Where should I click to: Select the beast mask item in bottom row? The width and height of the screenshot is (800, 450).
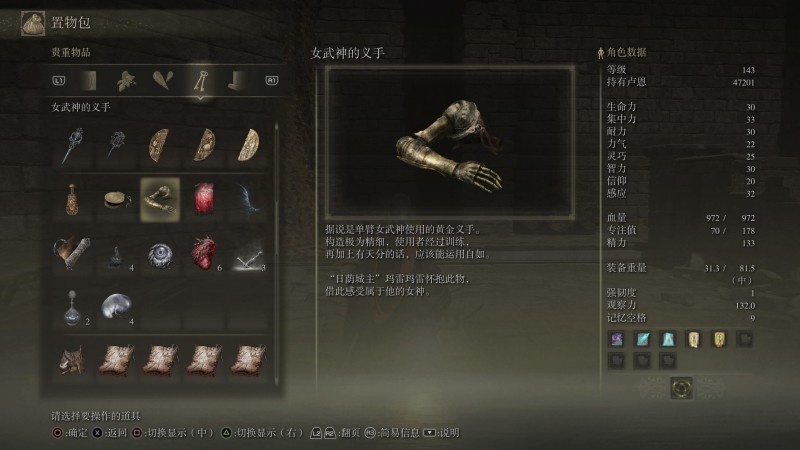coord(70,360)
